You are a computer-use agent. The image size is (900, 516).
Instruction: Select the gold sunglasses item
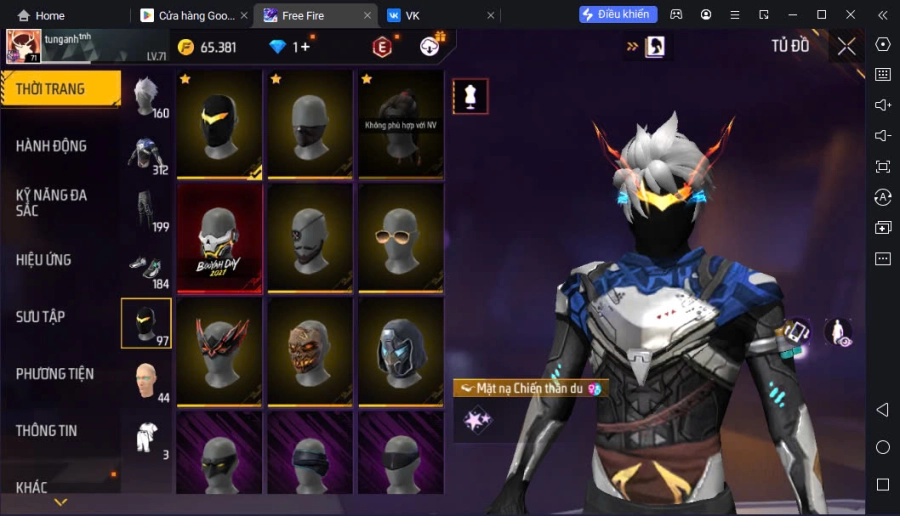pyautogui.click(x=400, y=239)
